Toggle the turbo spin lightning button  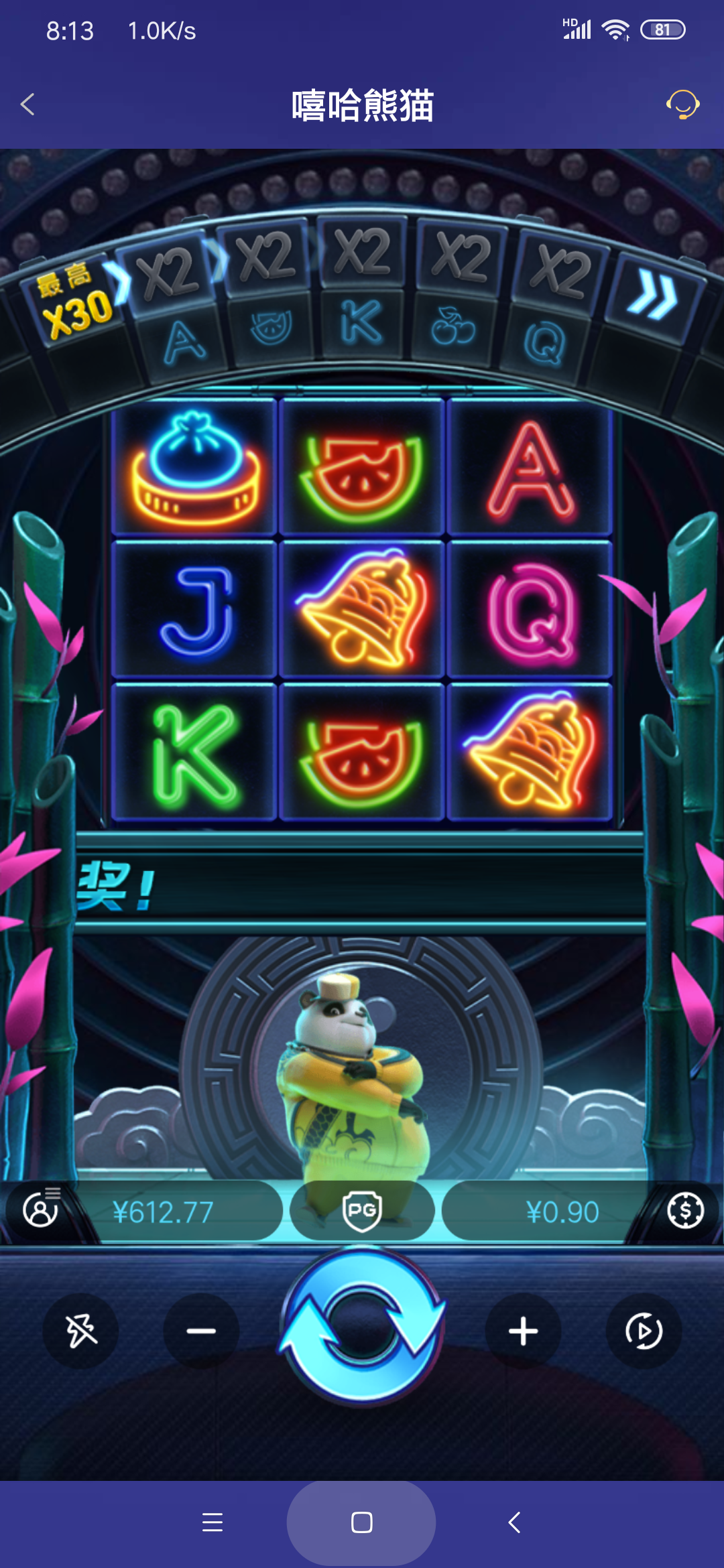81,1331
